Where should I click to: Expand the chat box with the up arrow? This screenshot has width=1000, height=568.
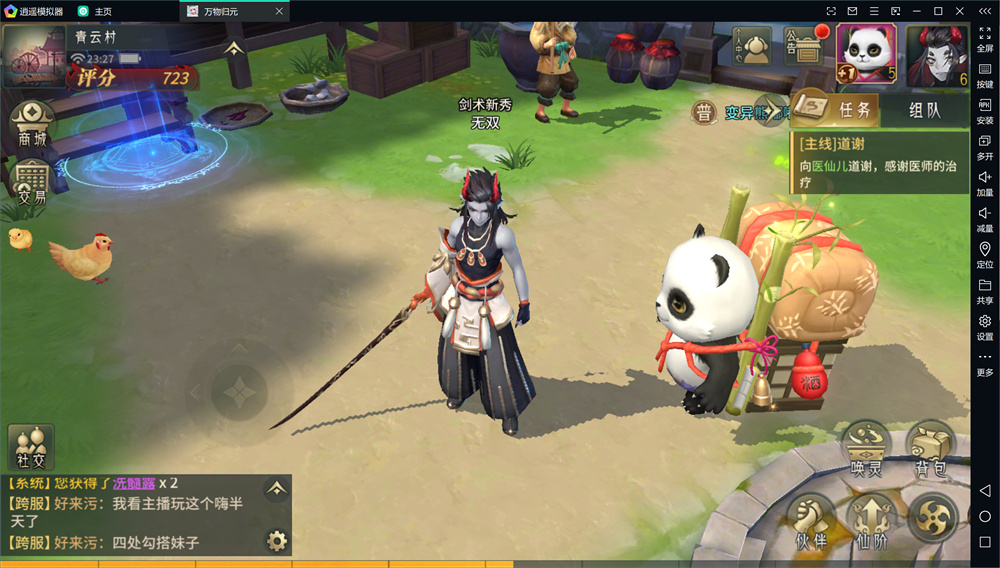coord(276,488)
